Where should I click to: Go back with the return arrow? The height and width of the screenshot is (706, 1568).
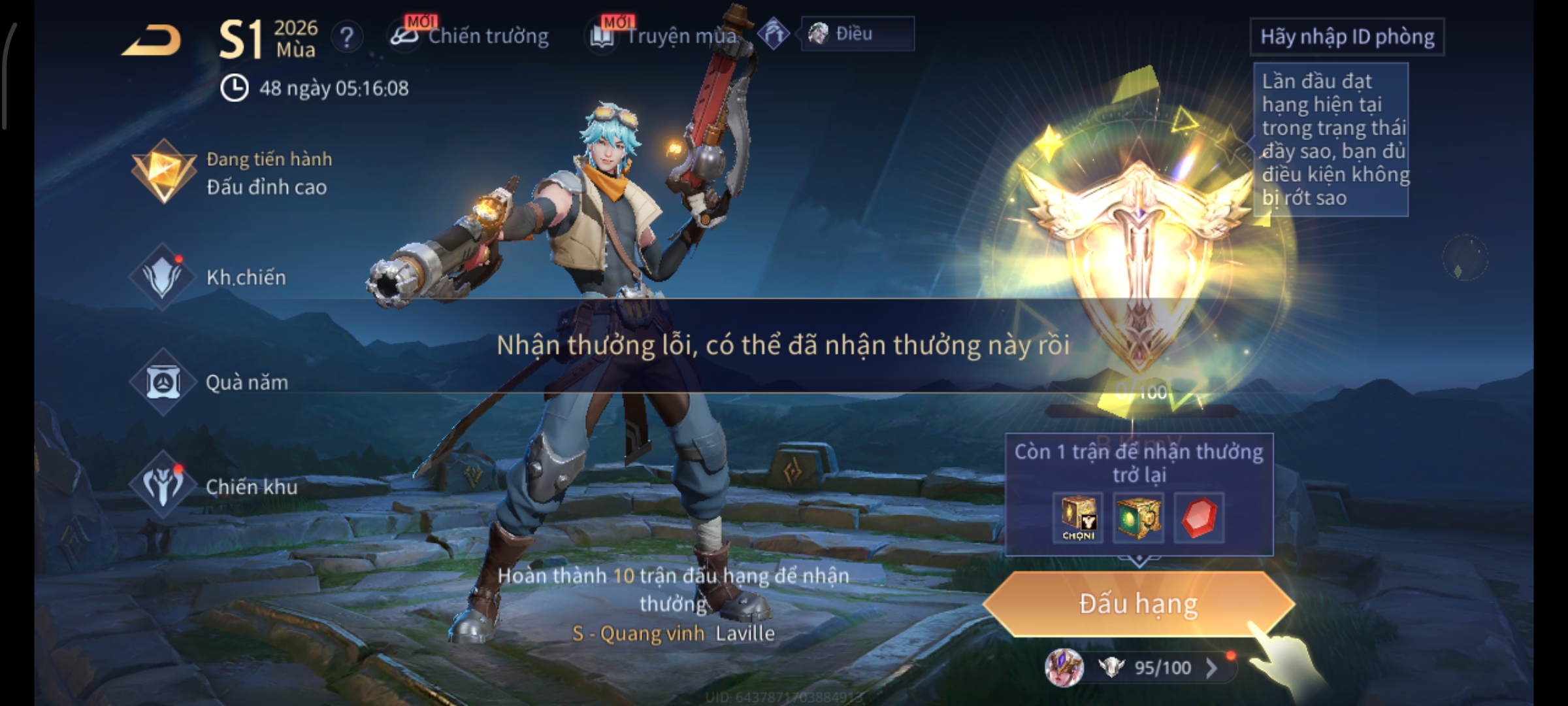(152, 41)
